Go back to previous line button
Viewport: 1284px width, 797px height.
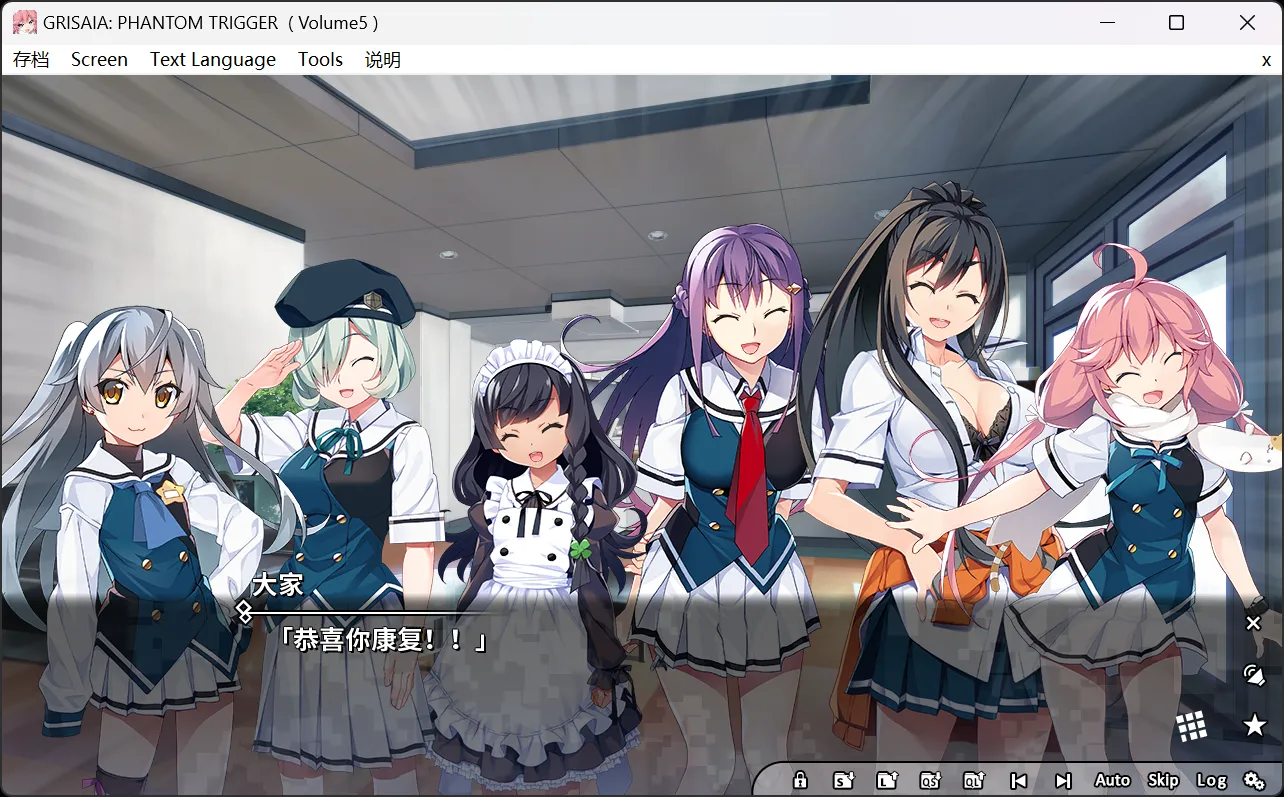point(1017,779)
